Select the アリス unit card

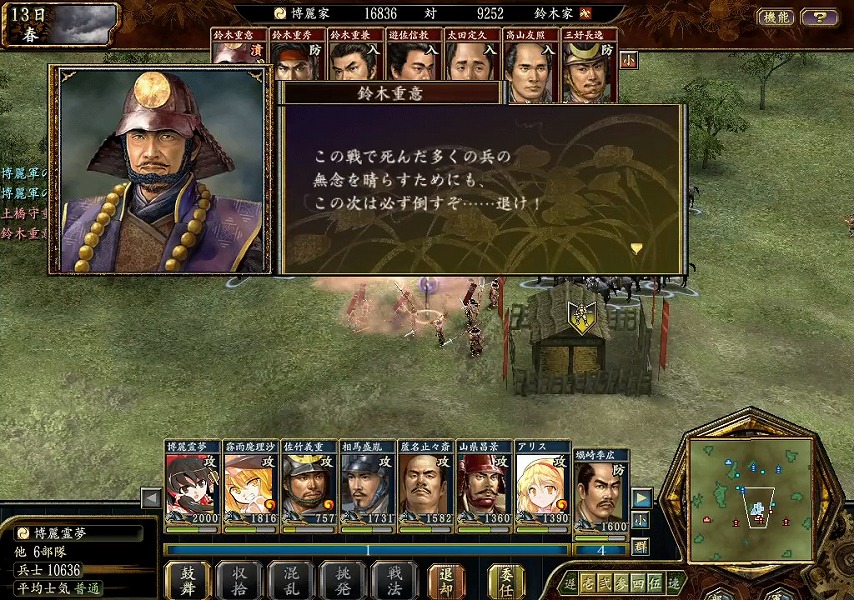(x=542, y=481)
